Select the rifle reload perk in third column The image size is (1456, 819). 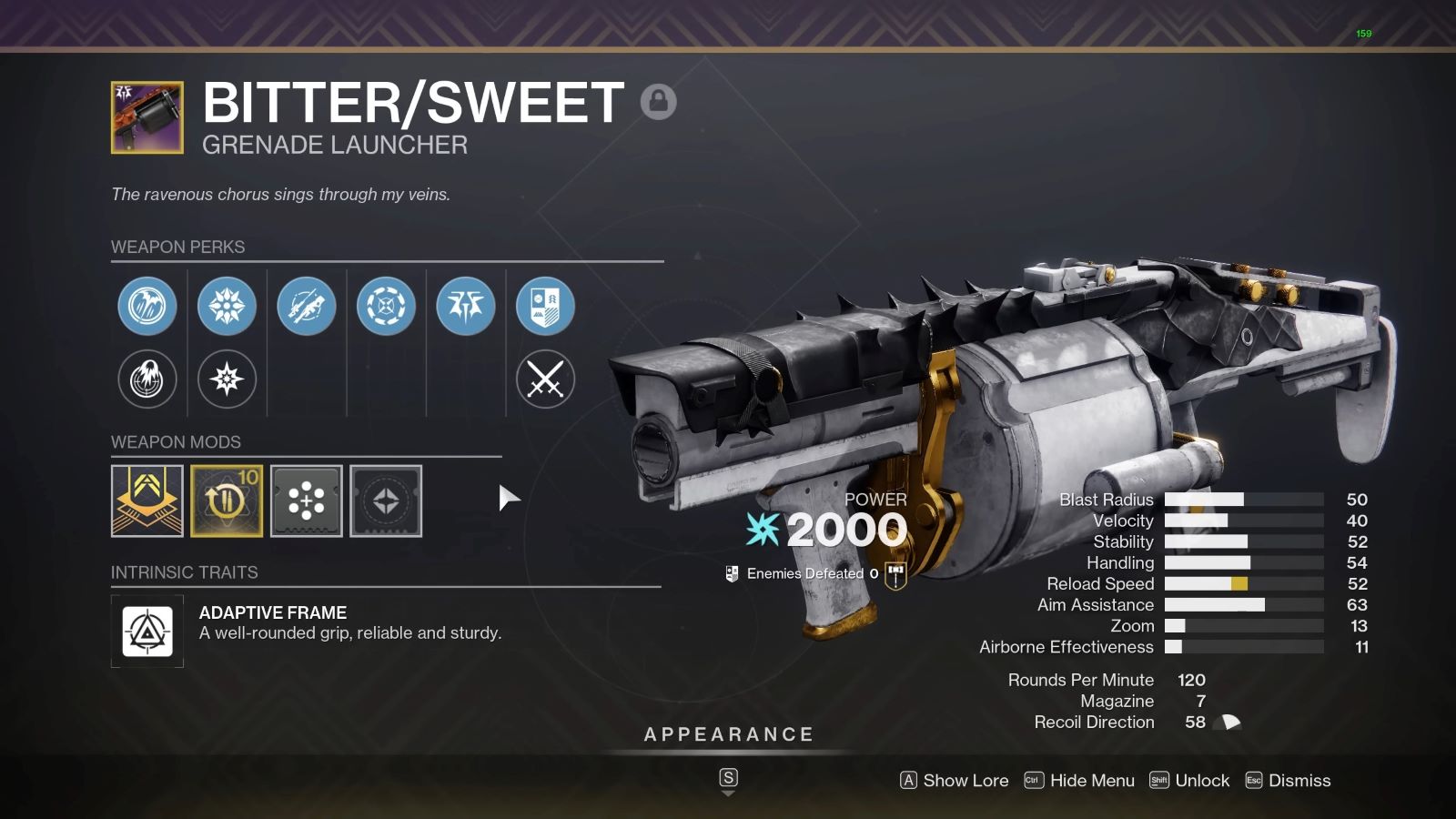(307, 307)
